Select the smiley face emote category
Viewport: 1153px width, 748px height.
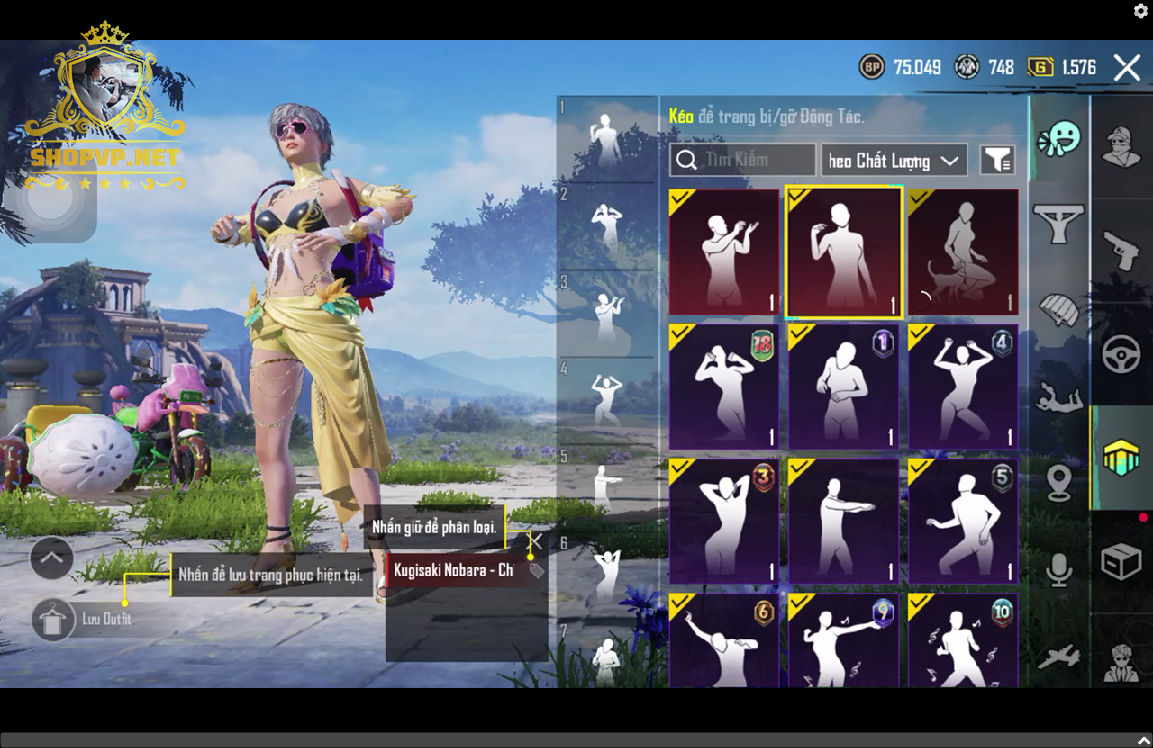[1059, 140]
